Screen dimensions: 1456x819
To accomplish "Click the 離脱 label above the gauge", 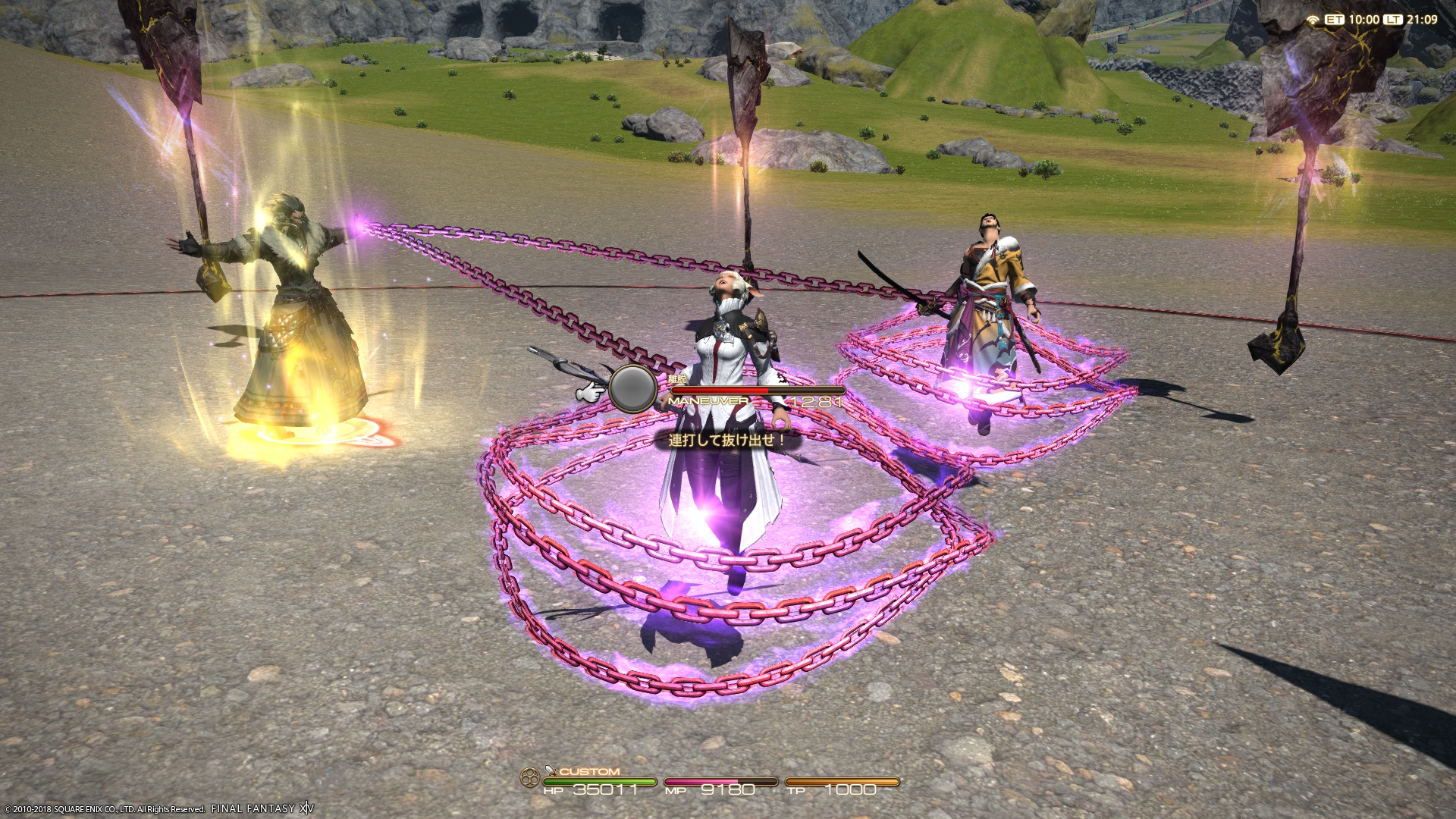I will 675,377.
